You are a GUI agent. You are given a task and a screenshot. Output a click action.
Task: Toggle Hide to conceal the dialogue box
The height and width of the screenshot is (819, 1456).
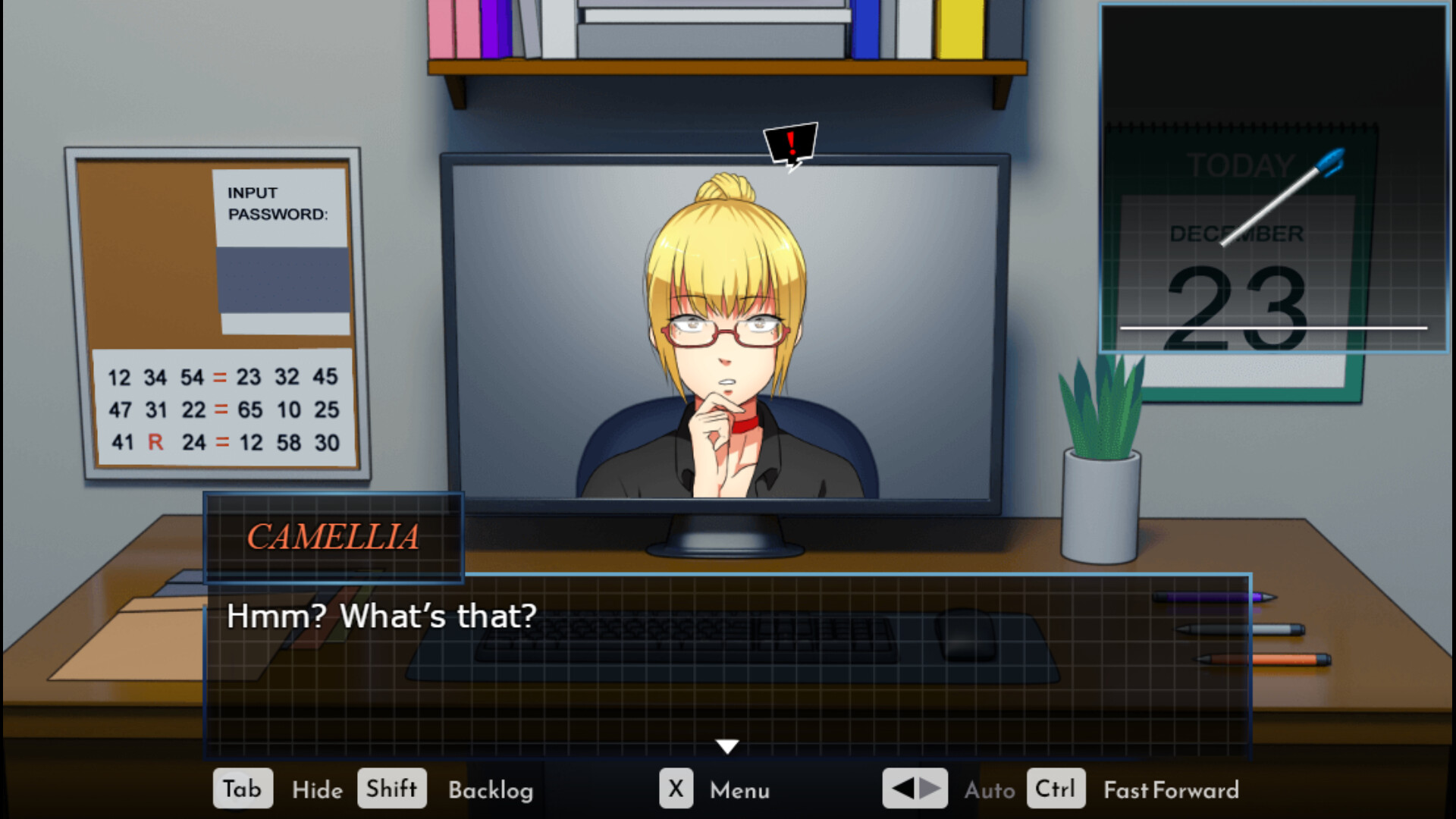coord(317,790)
